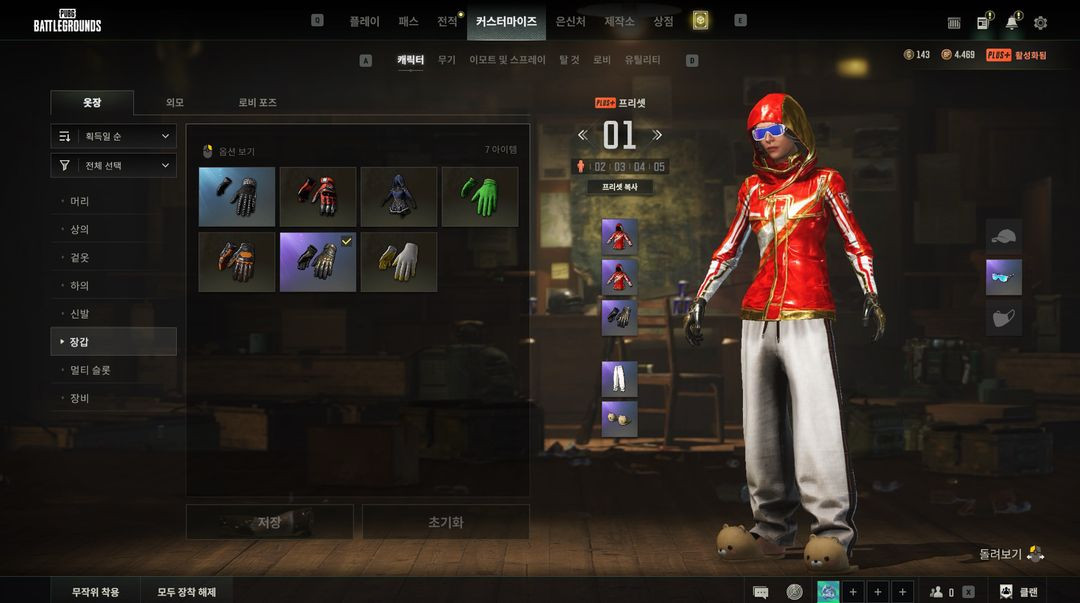Viewport: 1080px width, 603px height.
Task: Choose the orange and black gloves
Action: 237,262
